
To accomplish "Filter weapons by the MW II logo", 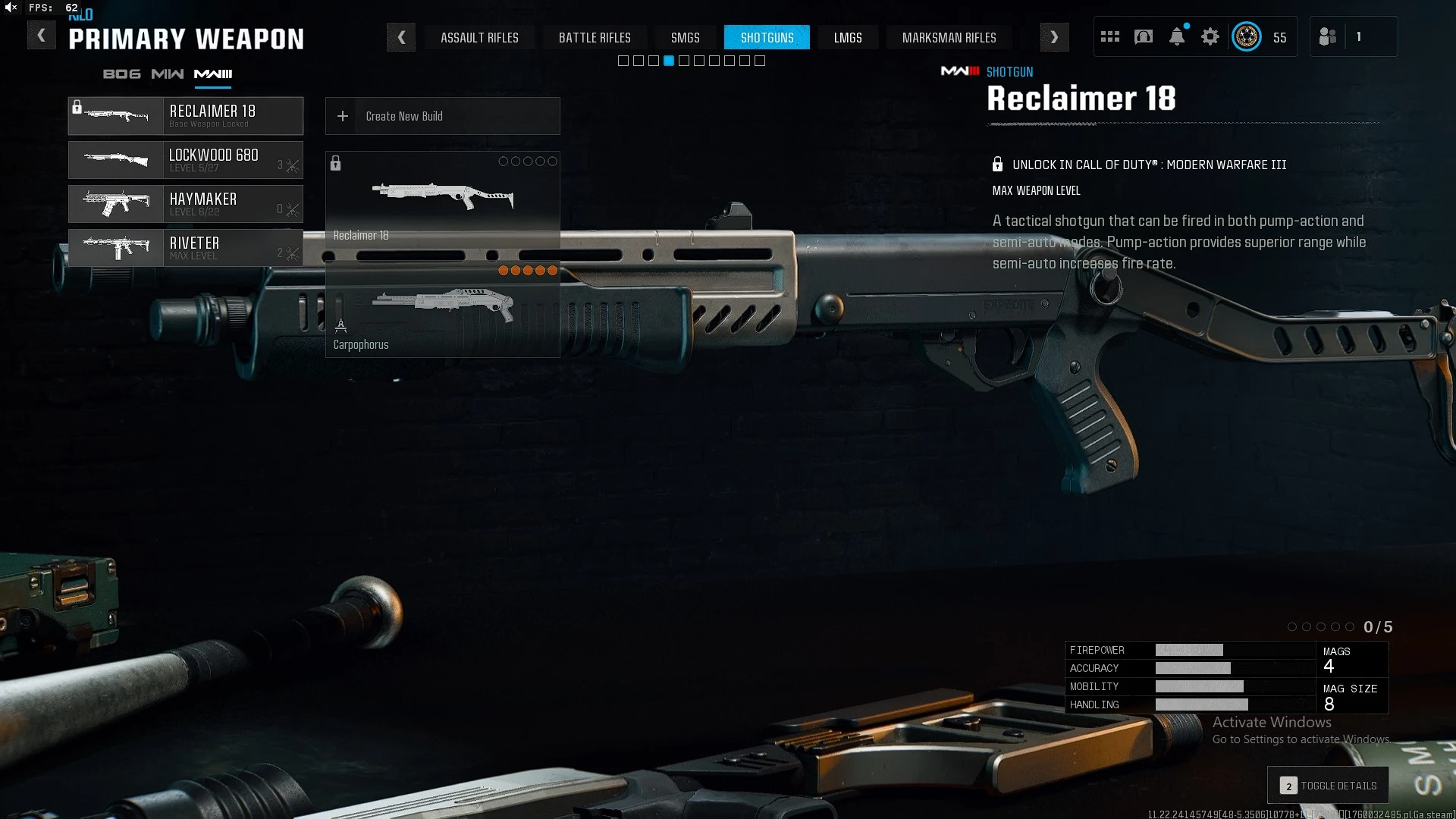I will click(x=167, y=74).
